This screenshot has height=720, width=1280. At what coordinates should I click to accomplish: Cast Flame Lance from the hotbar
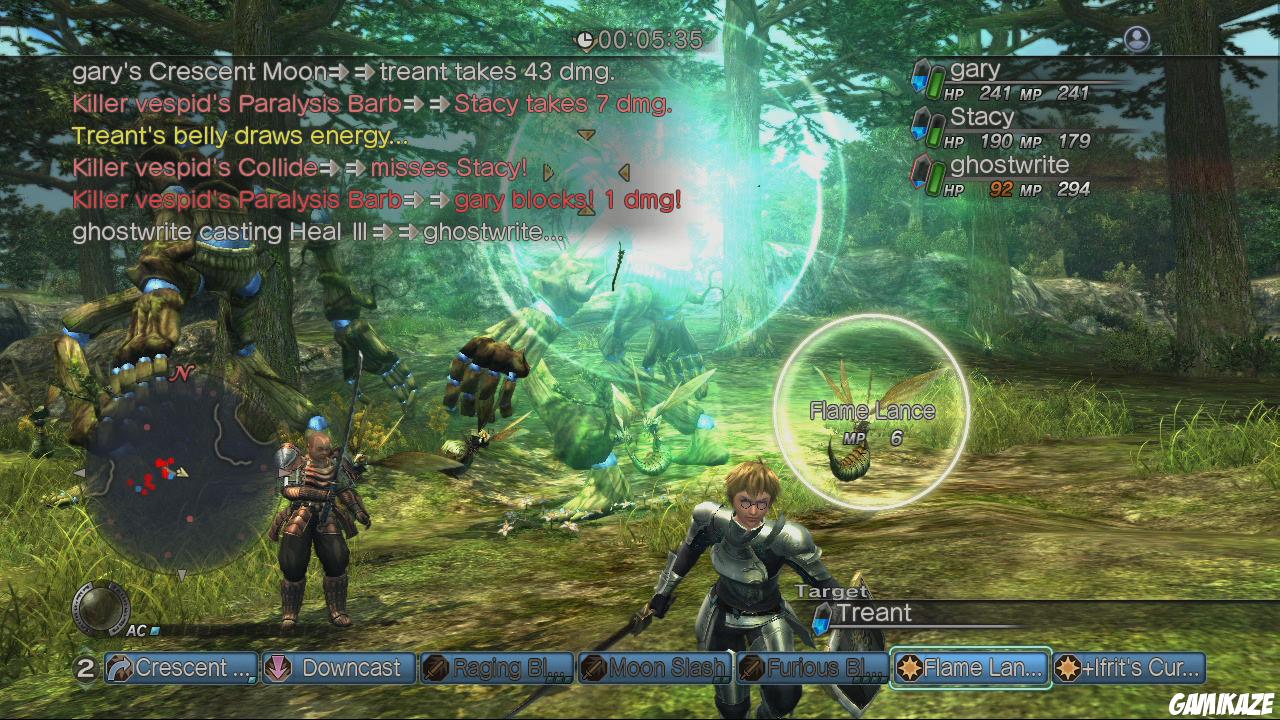point(970,668)
